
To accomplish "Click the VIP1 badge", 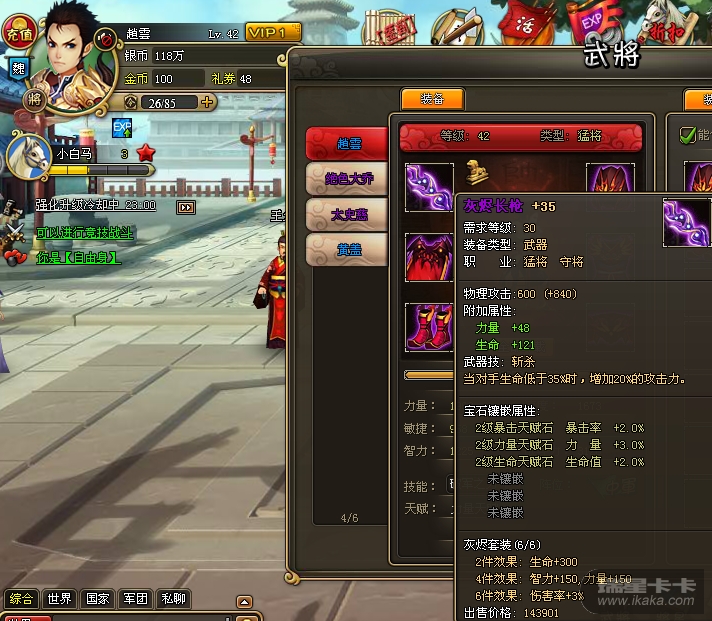I will [273, 33].
